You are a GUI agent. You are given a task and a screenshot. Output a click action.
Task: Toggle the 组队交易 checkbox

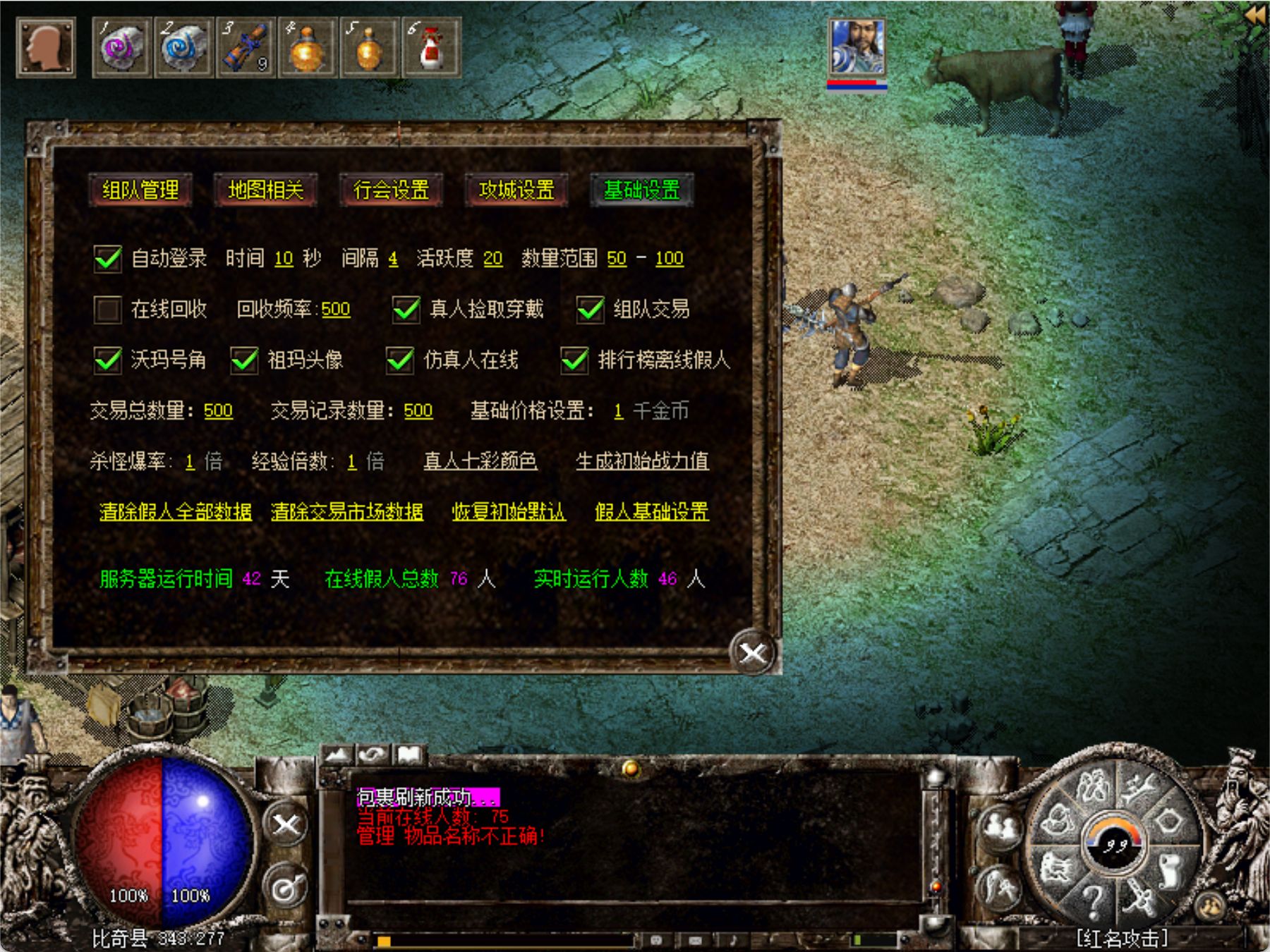(x=591, y=309)
